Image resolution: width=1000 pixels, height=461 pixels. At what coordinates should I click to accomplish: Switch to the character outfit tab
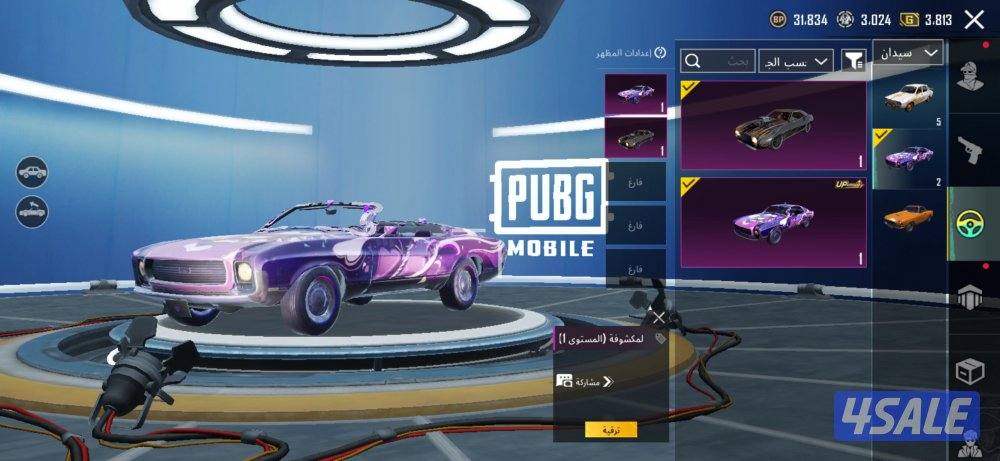(x=968, y=77)
